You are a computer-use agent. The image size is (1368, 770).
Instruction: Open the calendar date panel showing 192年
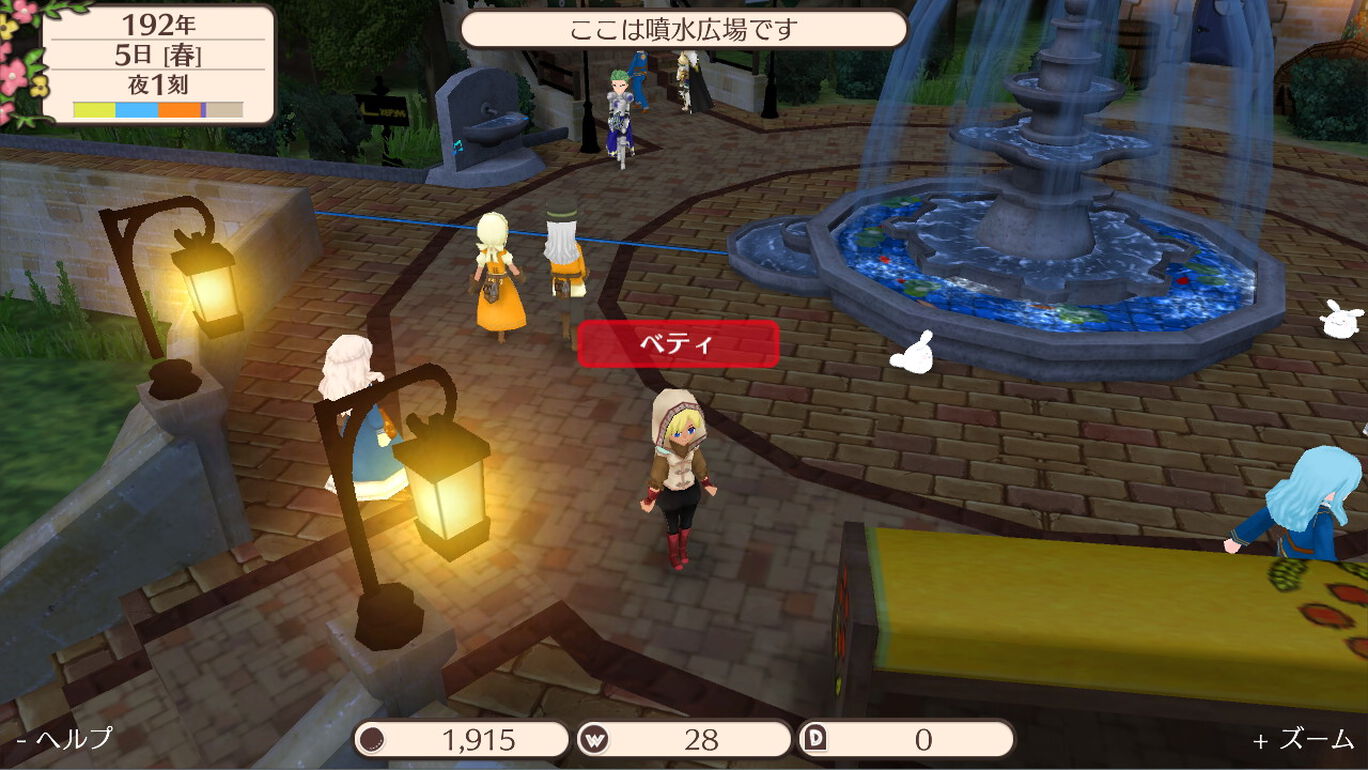point(158,64)
